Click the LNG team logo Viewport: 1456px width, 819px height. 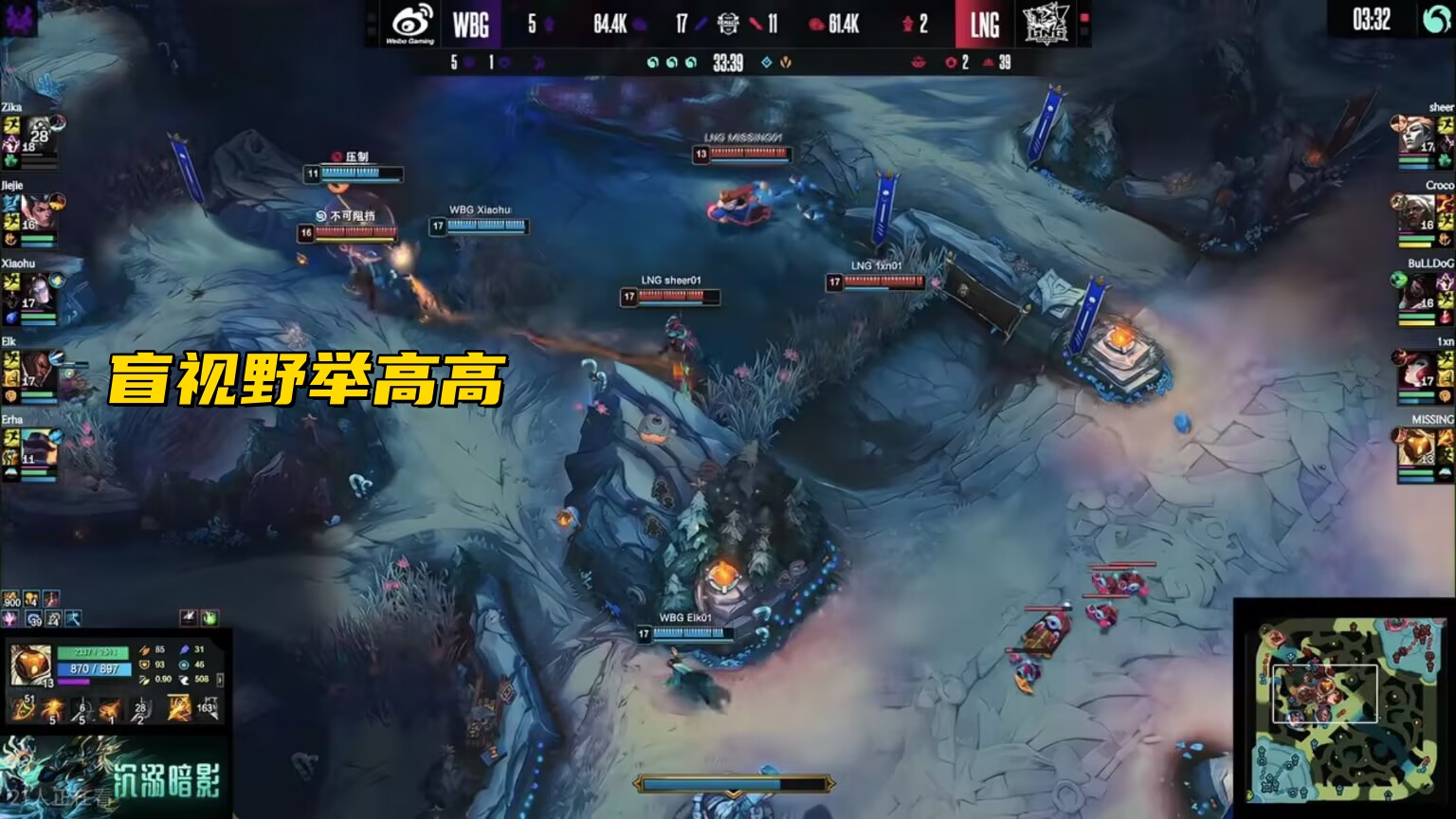point(1046,24)
